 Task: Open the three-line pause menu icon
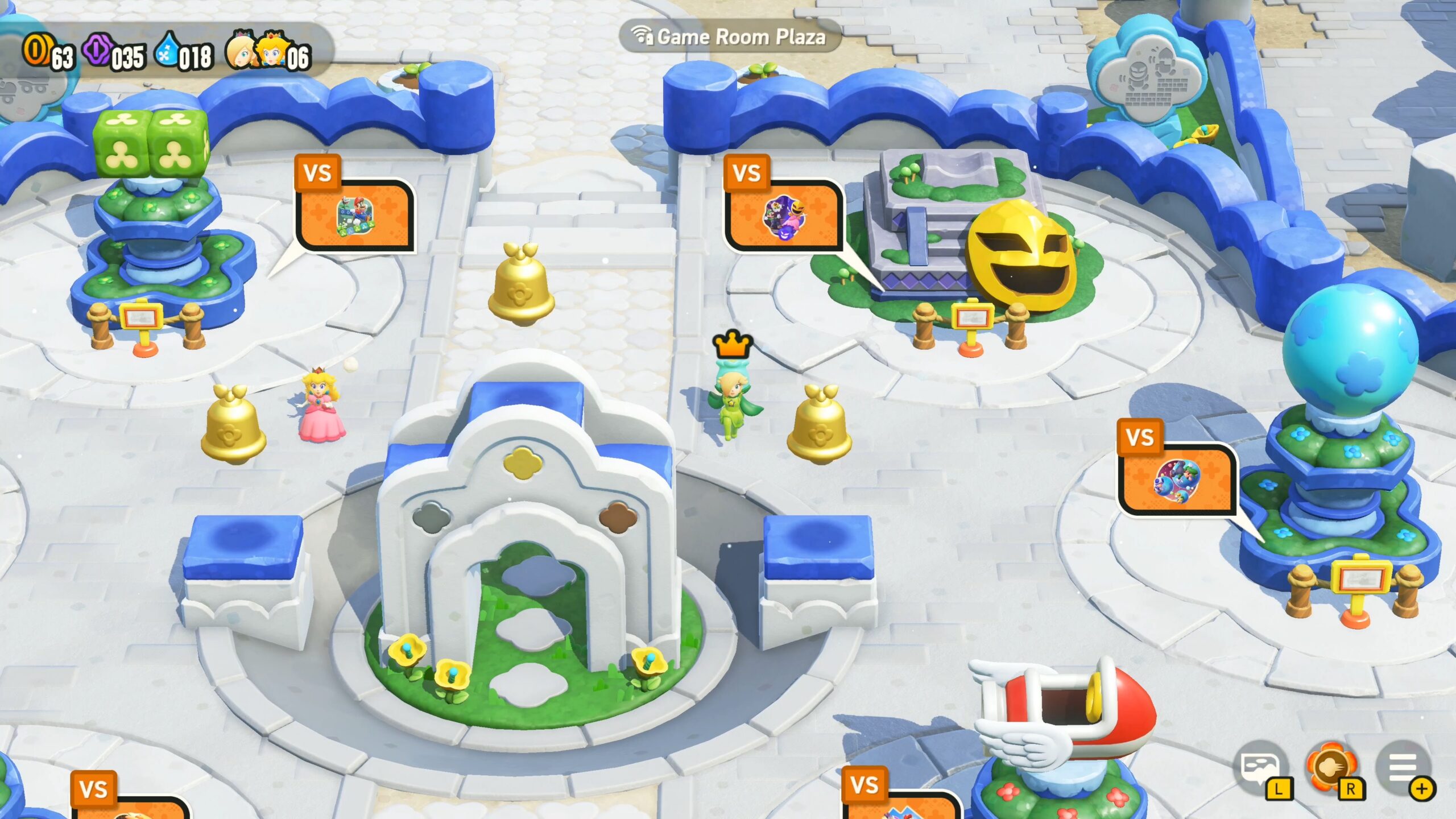point(1403,769)
